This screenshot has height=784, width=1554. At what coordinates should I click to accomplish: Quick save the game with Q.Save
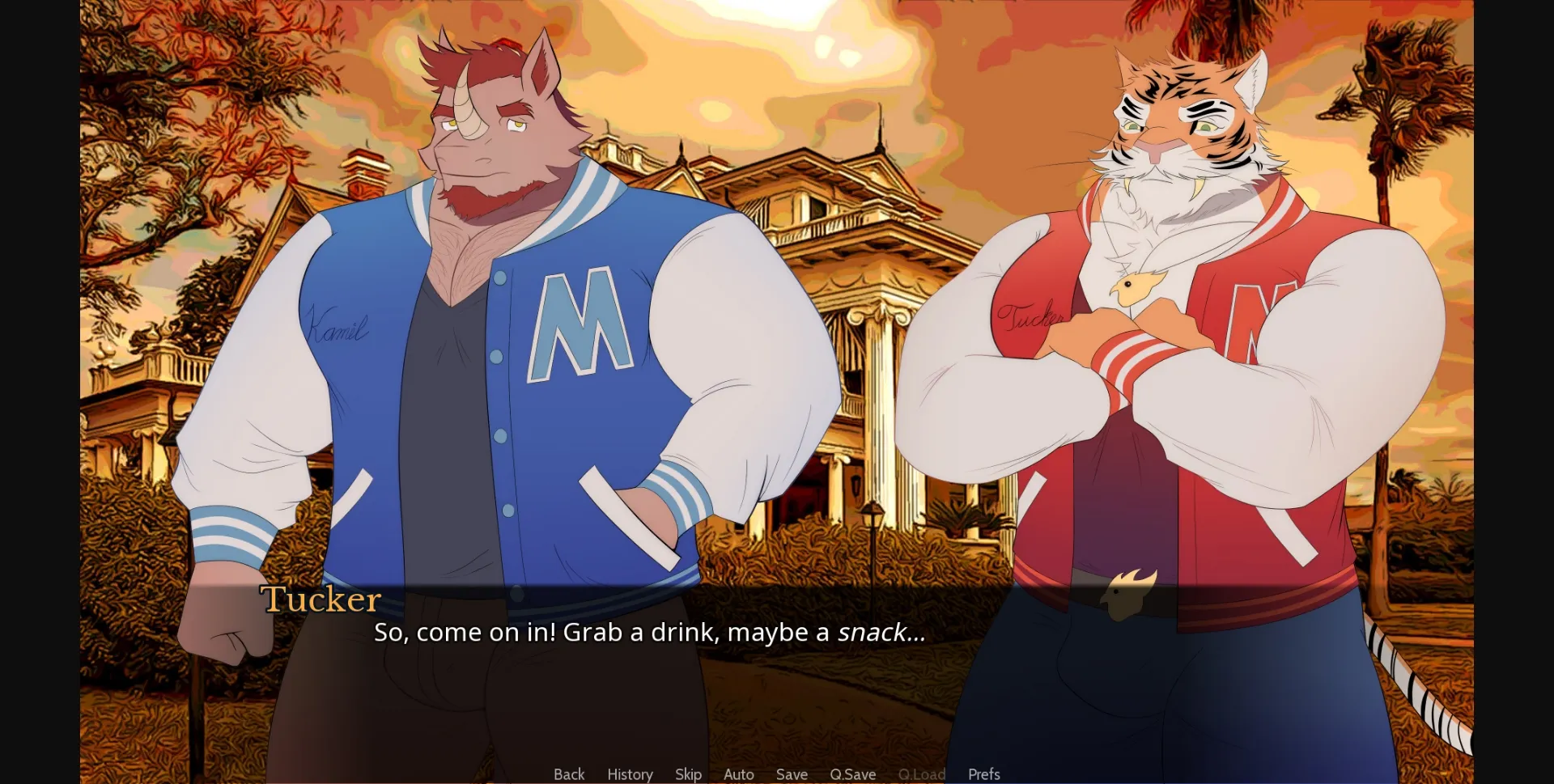853,774
